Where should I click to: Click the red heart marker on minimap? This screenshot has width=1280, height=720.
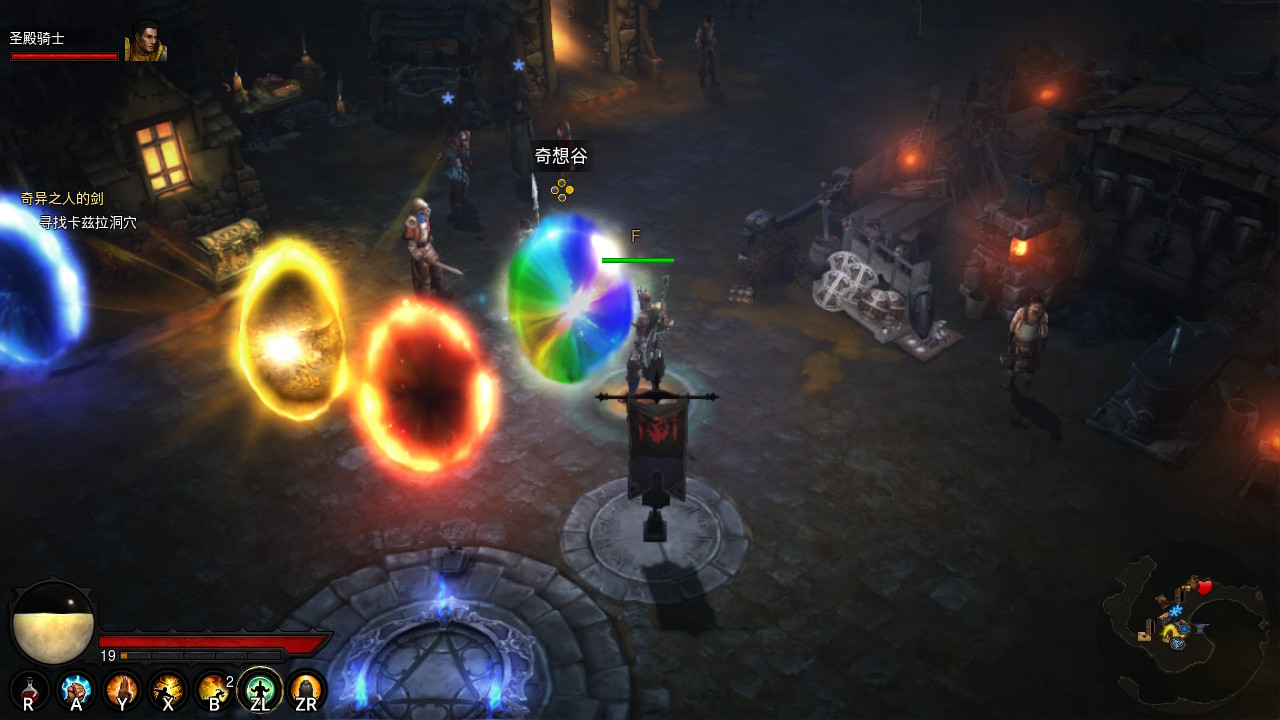coord(1204,587)
